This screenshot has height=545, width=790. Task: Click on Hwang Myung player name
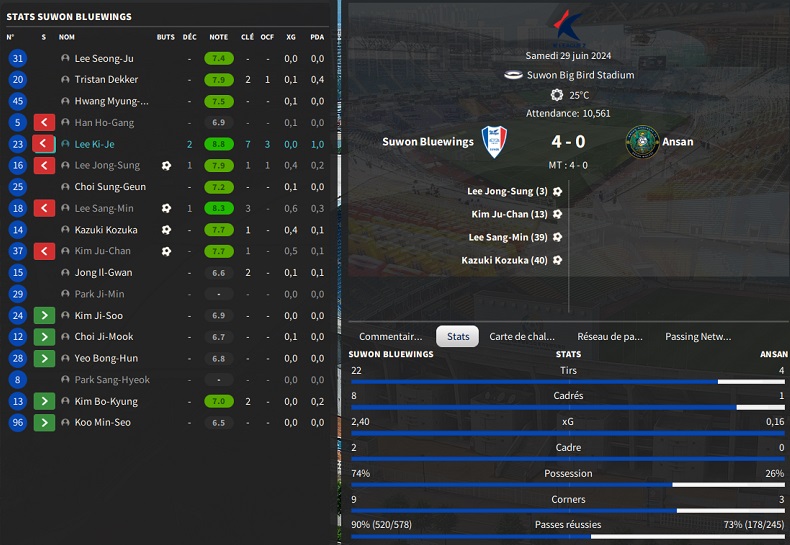click(111, 101)
